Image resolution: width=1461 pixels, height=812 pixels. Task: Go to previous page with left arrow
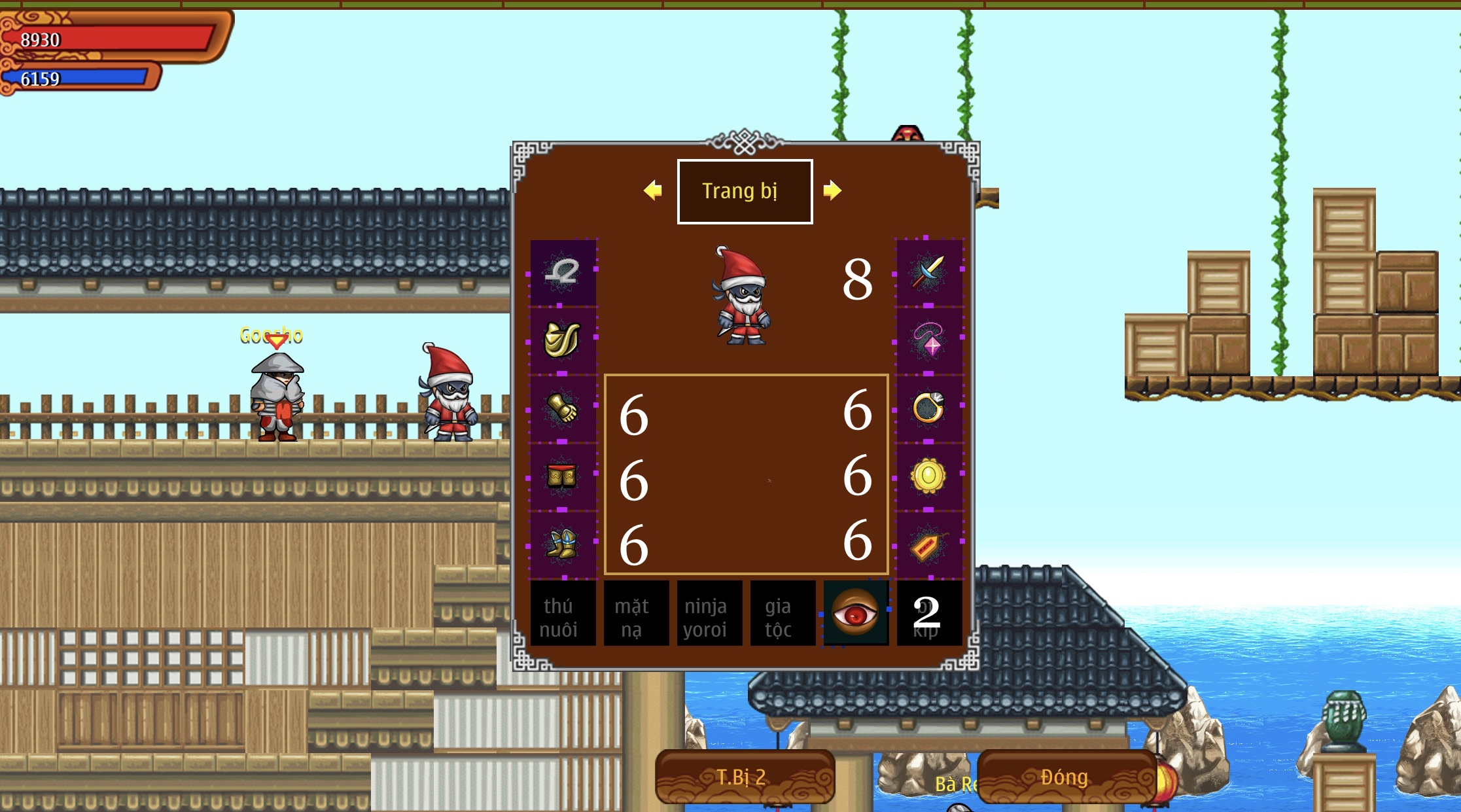tap(651, 190)
